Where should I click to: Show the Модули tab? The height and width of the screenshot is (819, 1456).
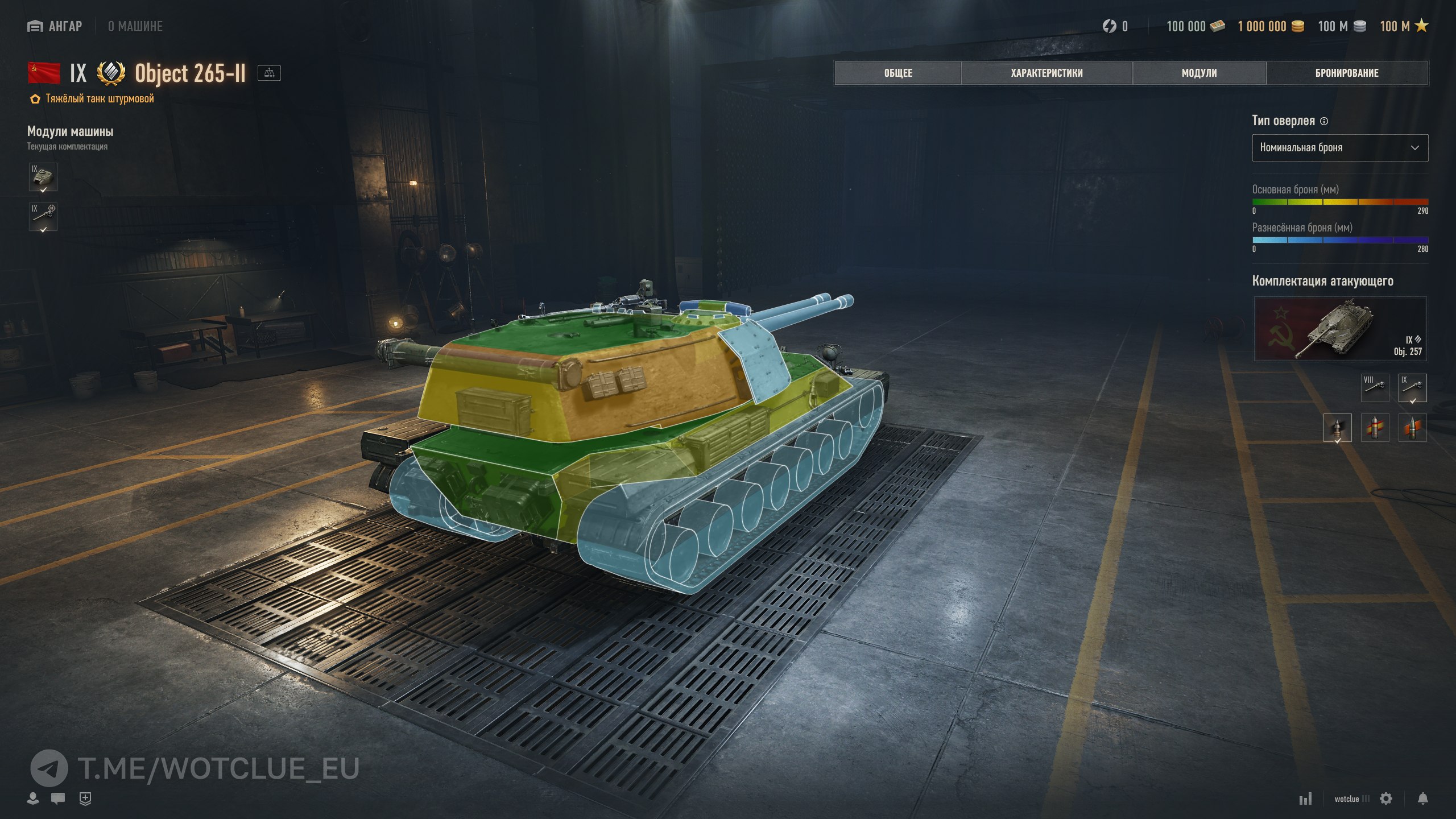point(1199,73)
